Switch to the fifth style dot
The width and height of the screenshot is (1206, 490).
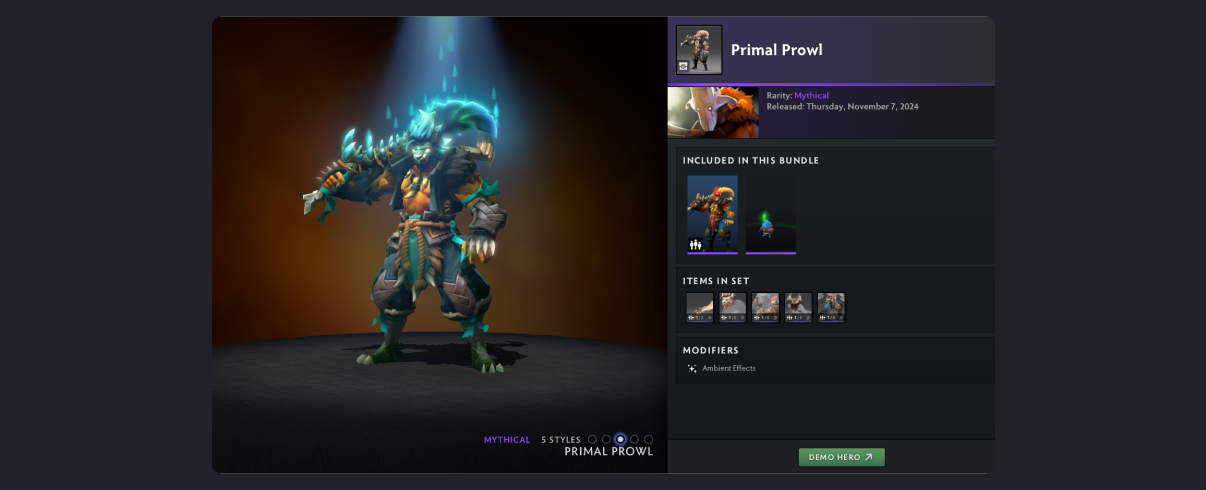tap(648, 439)
